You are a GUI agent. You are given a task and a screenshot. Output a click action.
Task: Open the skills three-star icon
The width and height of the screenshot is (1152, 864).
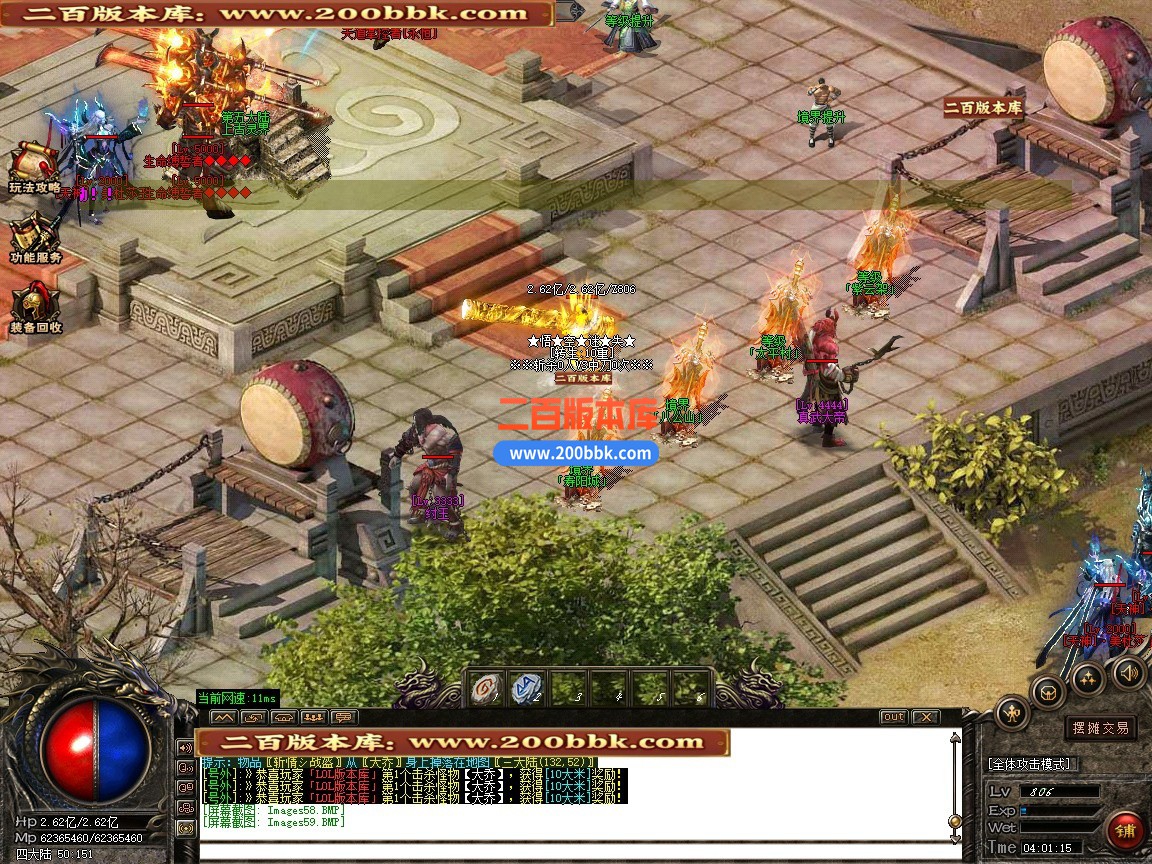tap(1088, 678)
